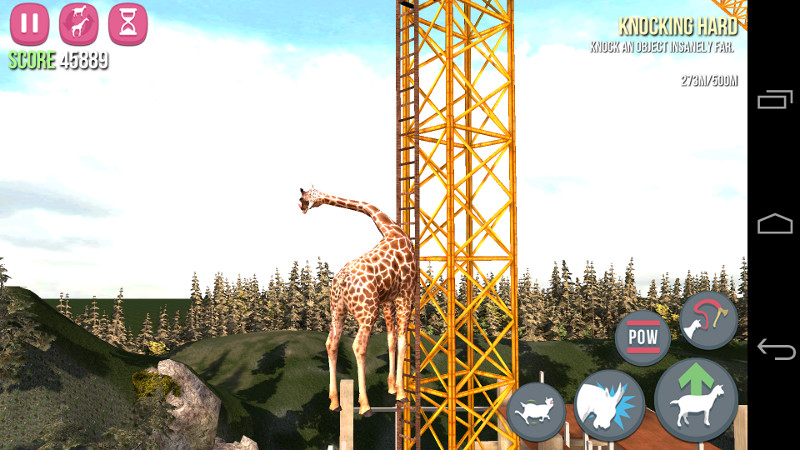Go to the Android home screen

pyautogui.click(x=775, y=224)
